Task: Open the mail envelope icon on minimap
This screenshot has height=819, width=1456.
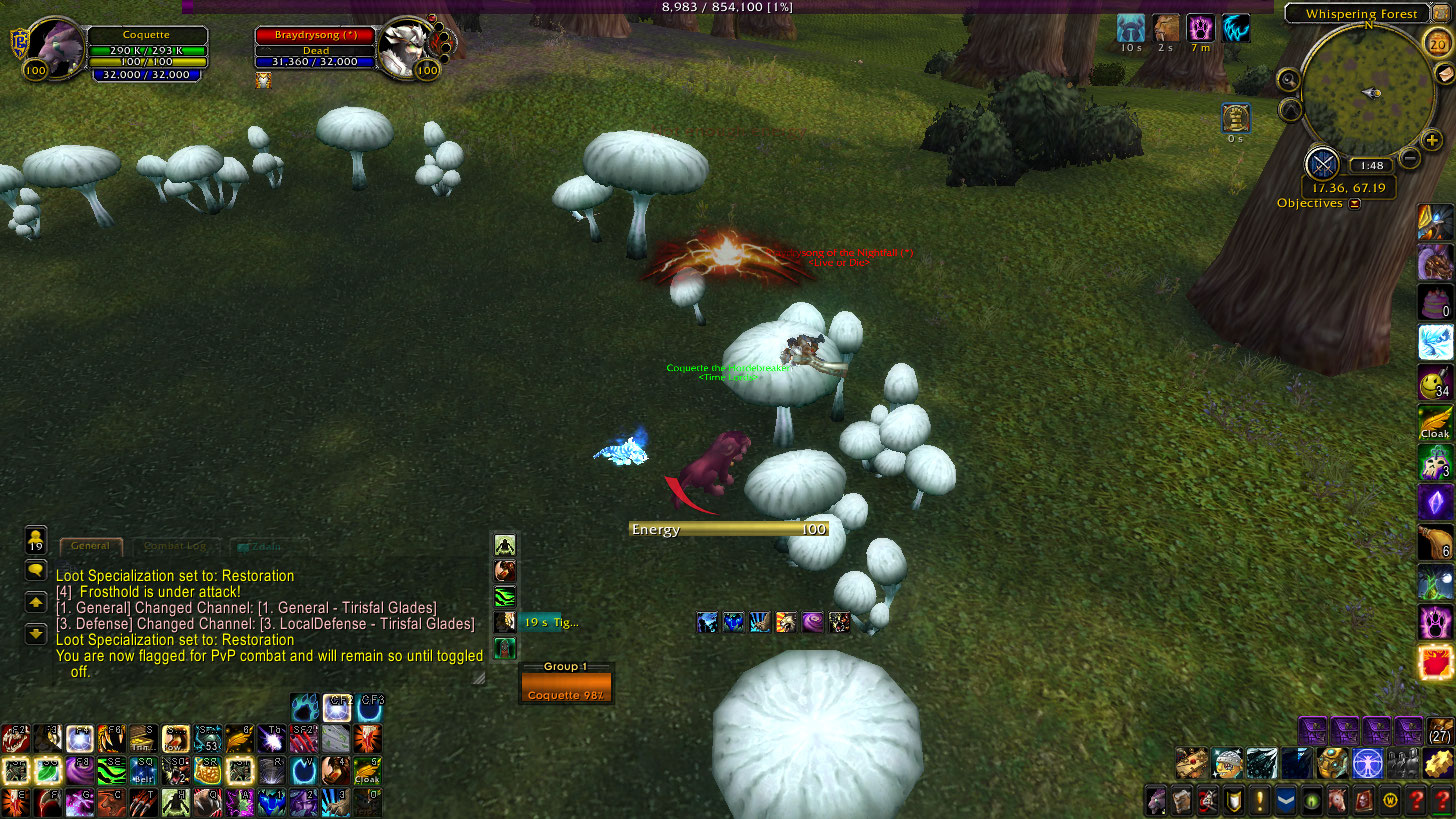Action: pyautogui.click(x=1445, y=74)
